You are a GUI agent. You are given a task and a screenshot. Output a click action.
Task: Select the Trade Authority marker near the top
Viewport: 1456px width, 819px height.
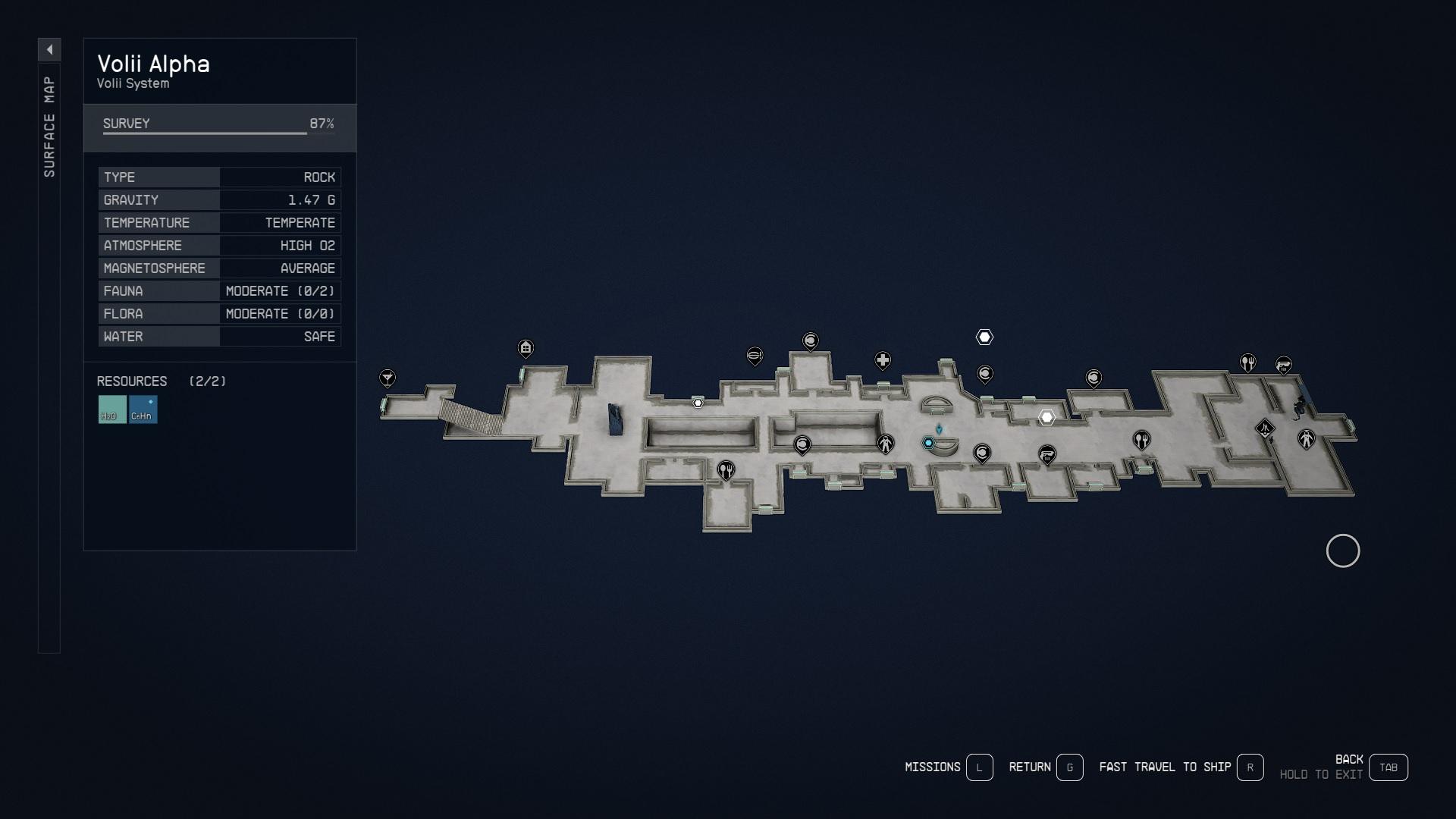755,356
